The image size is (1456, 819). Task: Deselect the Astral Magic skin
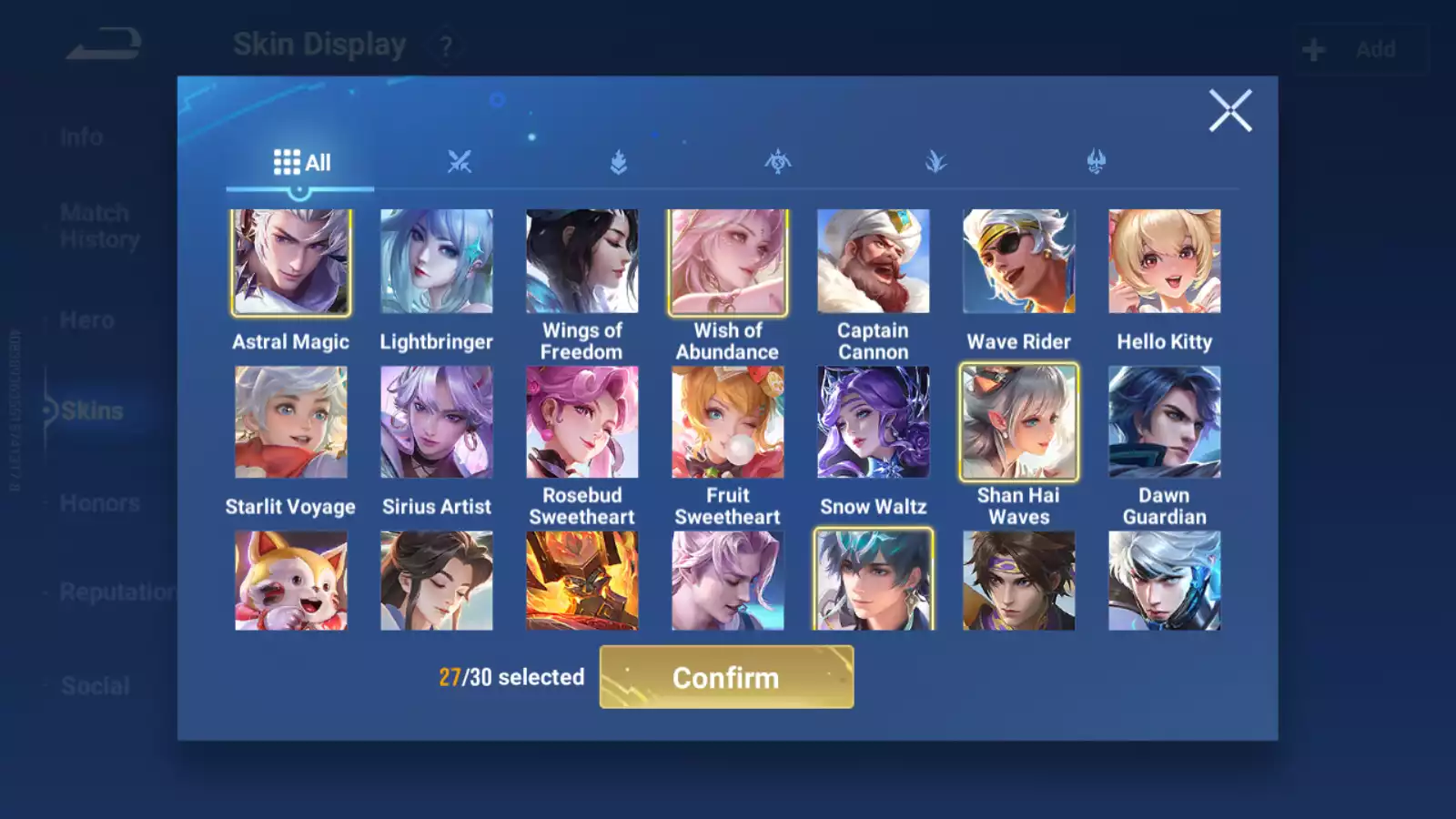291,262
